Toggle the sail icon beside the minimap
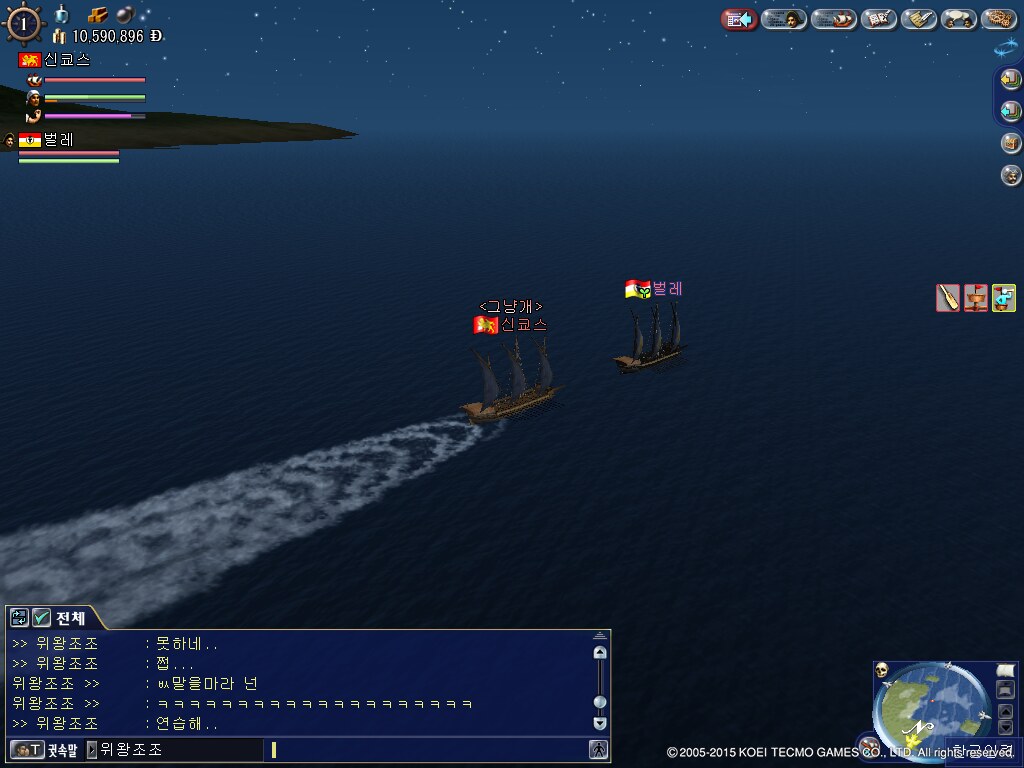Screen dimensions: 1024x768 (x=1006, y=669)
